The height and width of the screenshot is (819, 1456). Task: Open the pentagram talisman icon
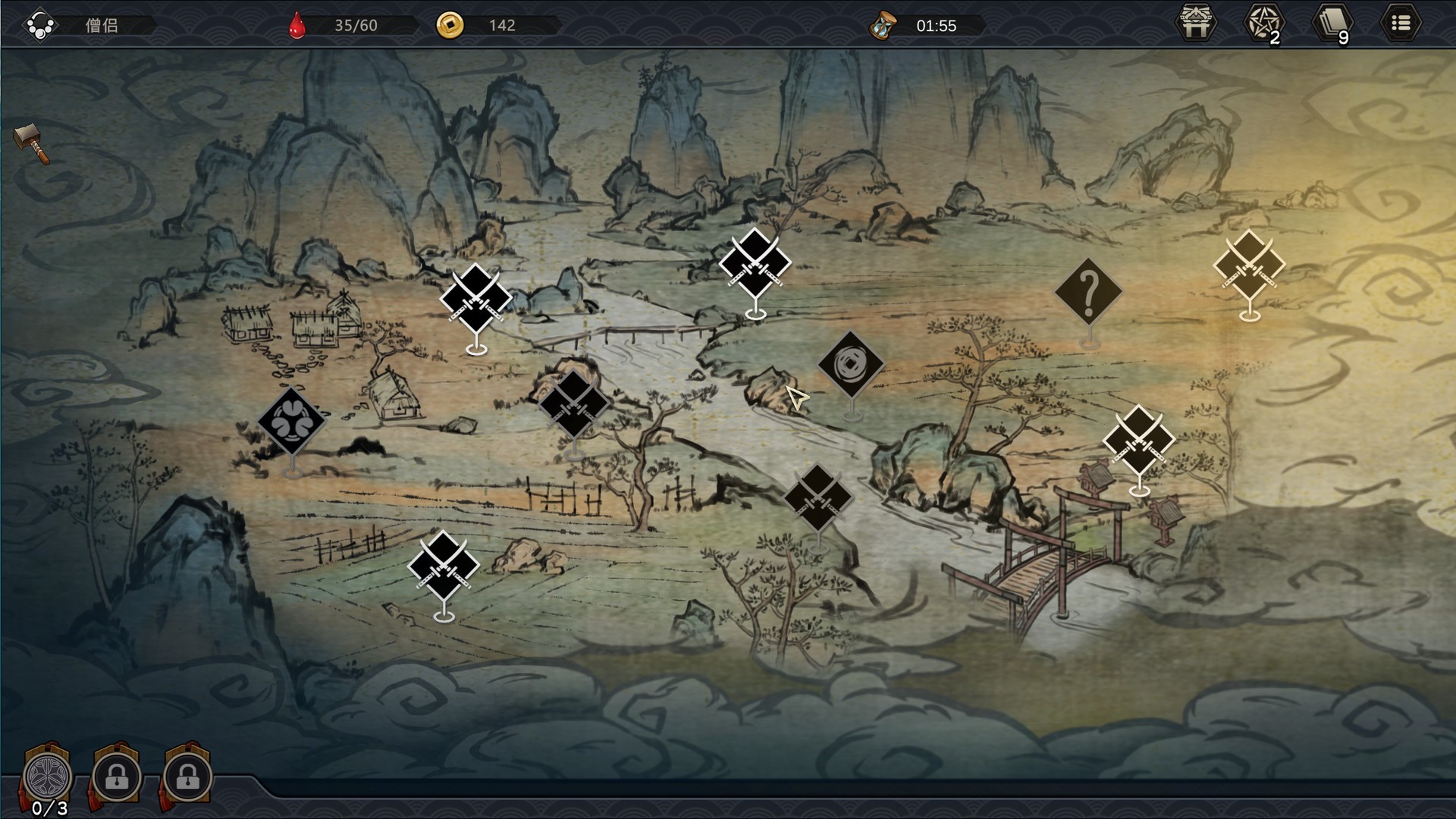point(1263,24)
